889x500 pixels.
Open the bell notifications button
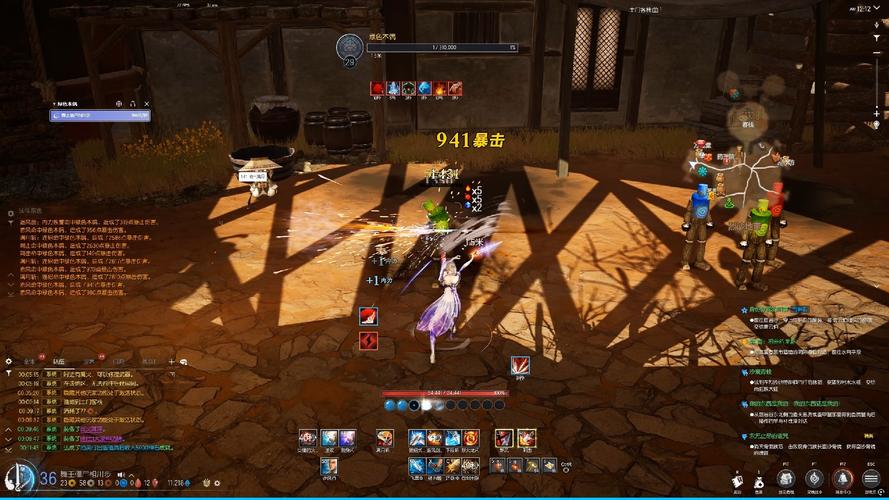[843, 480]
